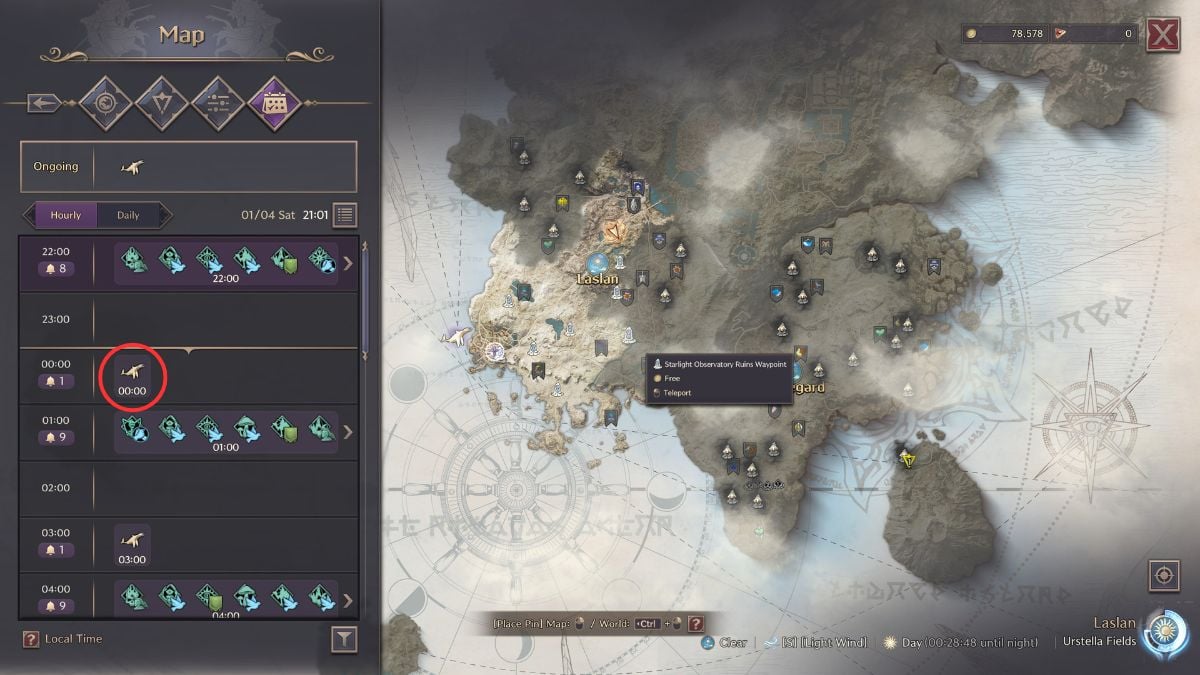
Task: Expand the 22:00 event row arrow
Action: [348, 264]
